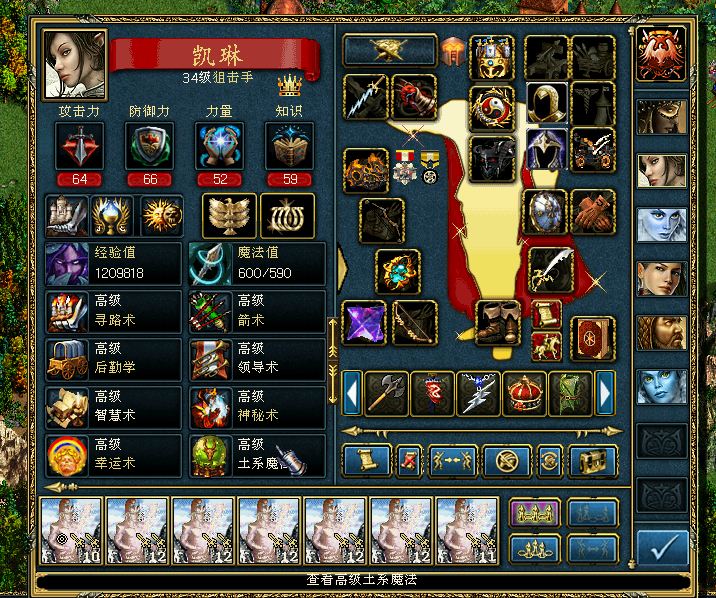Viewport: 716px width, 598px height.
Task: Select the 知识 knowledge stat icon
Action: (289, 147)
